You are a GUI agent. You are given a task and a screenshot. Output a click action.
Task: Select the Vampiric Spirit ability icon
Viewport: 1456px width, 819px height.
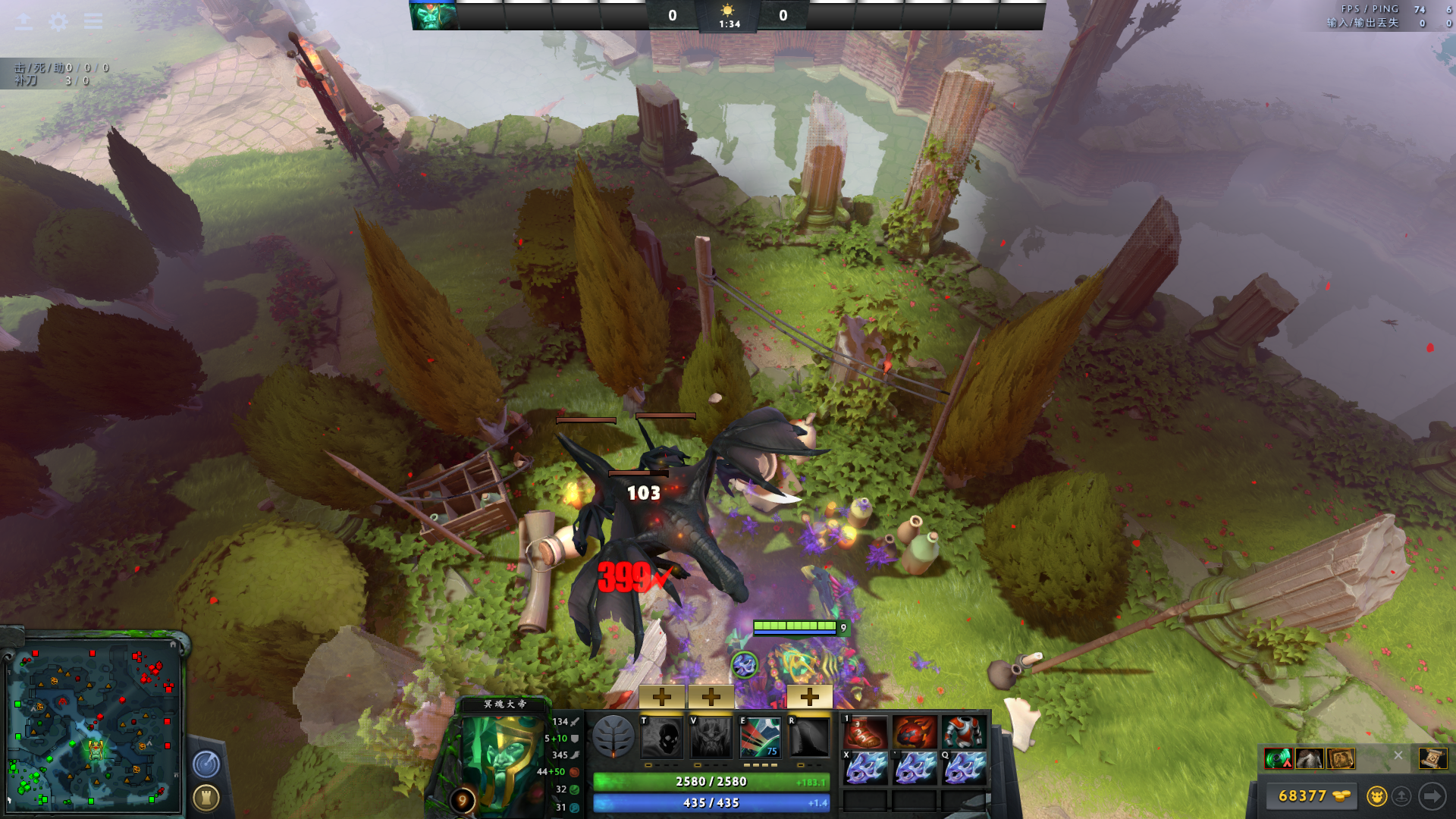(x=711, y=736)
